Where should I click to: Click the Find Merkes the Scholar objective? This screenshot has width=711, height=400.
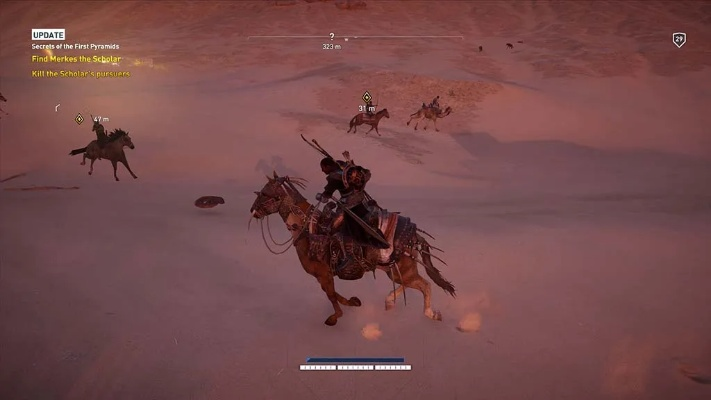(76, 59)
